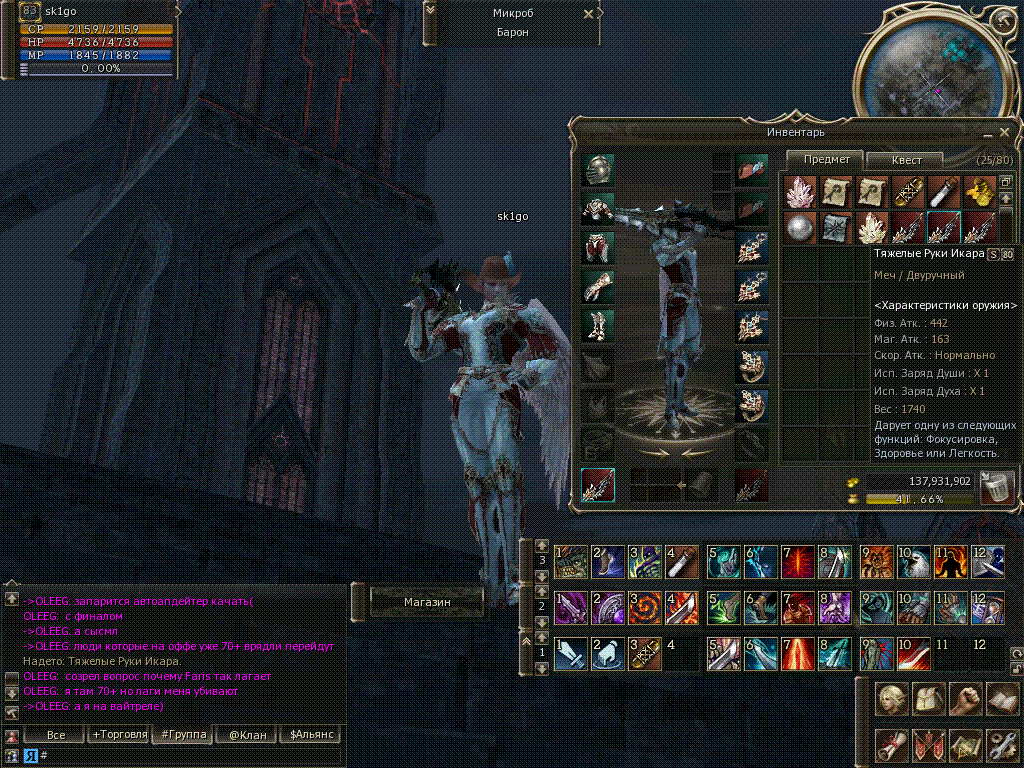
Task: Activate the sword attack shortcut in slot 1
Action: click(x=570, y=655)
